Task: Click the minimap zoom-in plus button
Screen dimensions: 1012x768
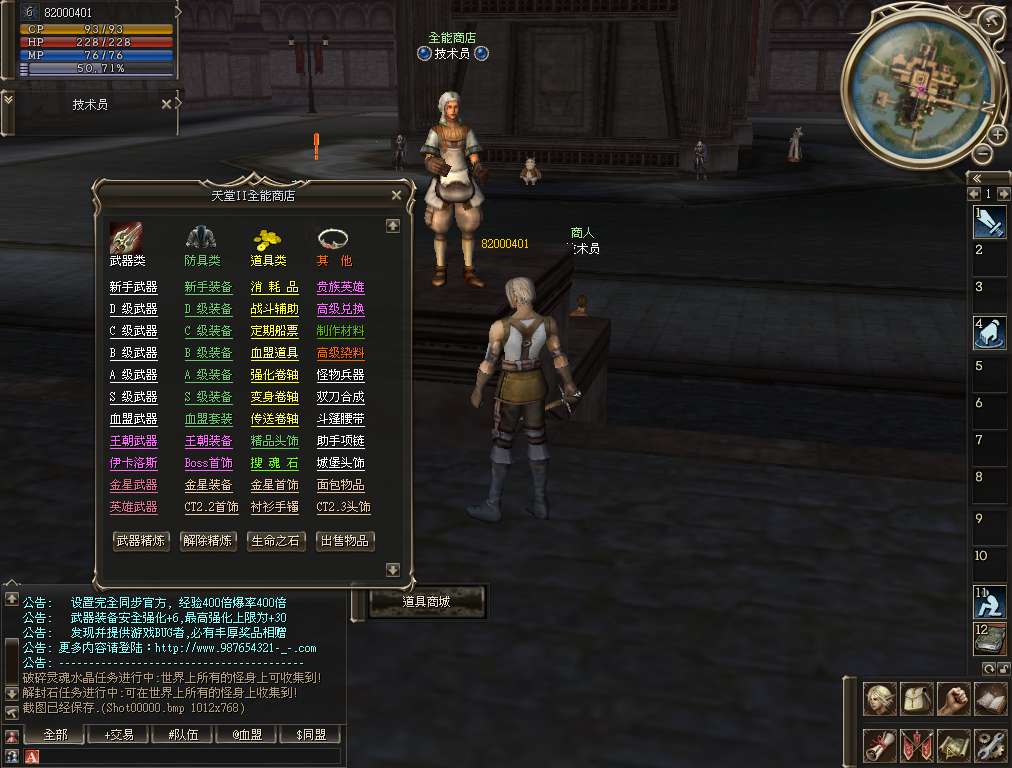Action: (998, 135)
